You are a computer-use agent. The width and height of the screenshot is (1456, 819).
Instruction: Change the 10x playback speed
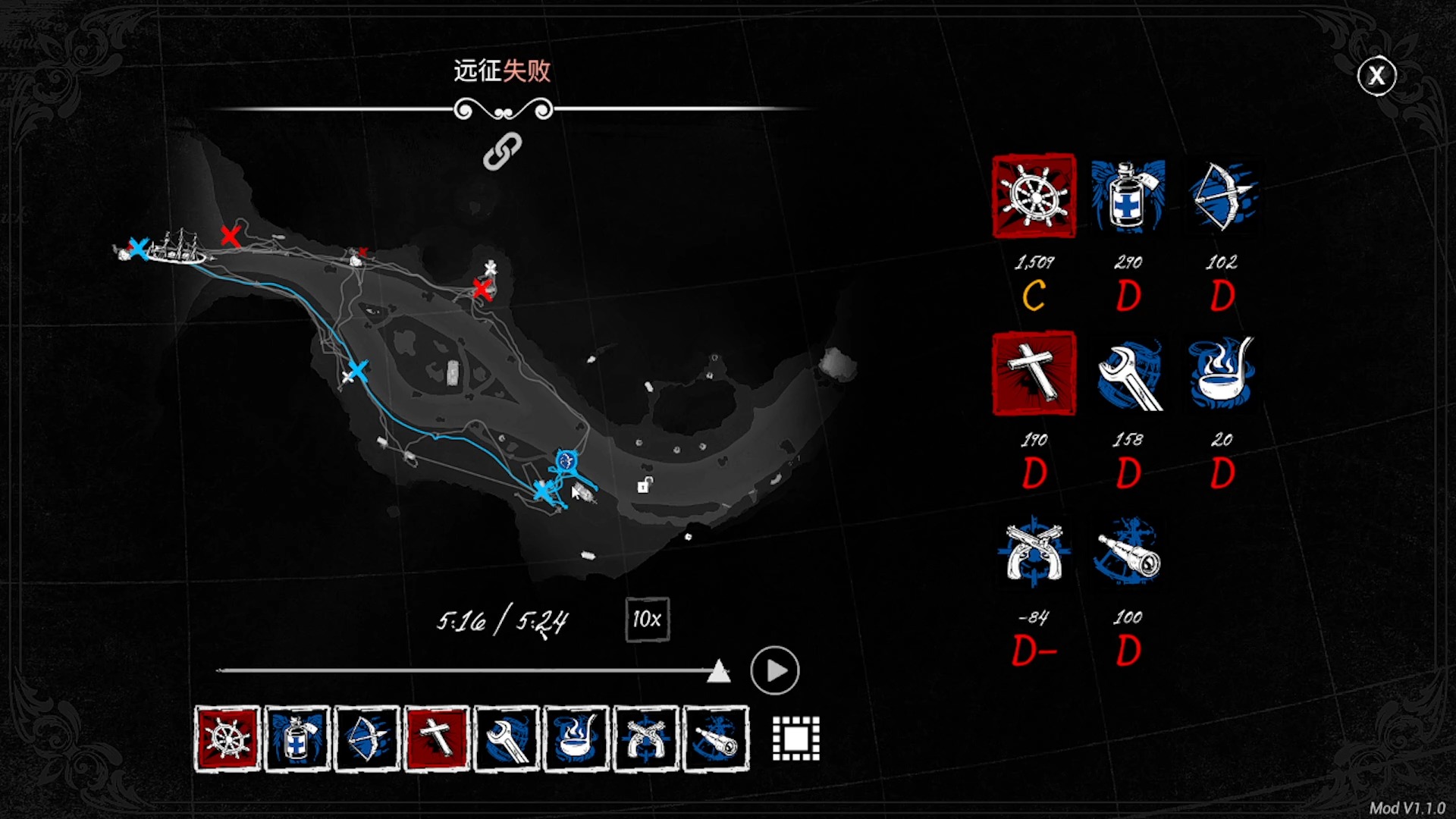click(x=647, y=620)
